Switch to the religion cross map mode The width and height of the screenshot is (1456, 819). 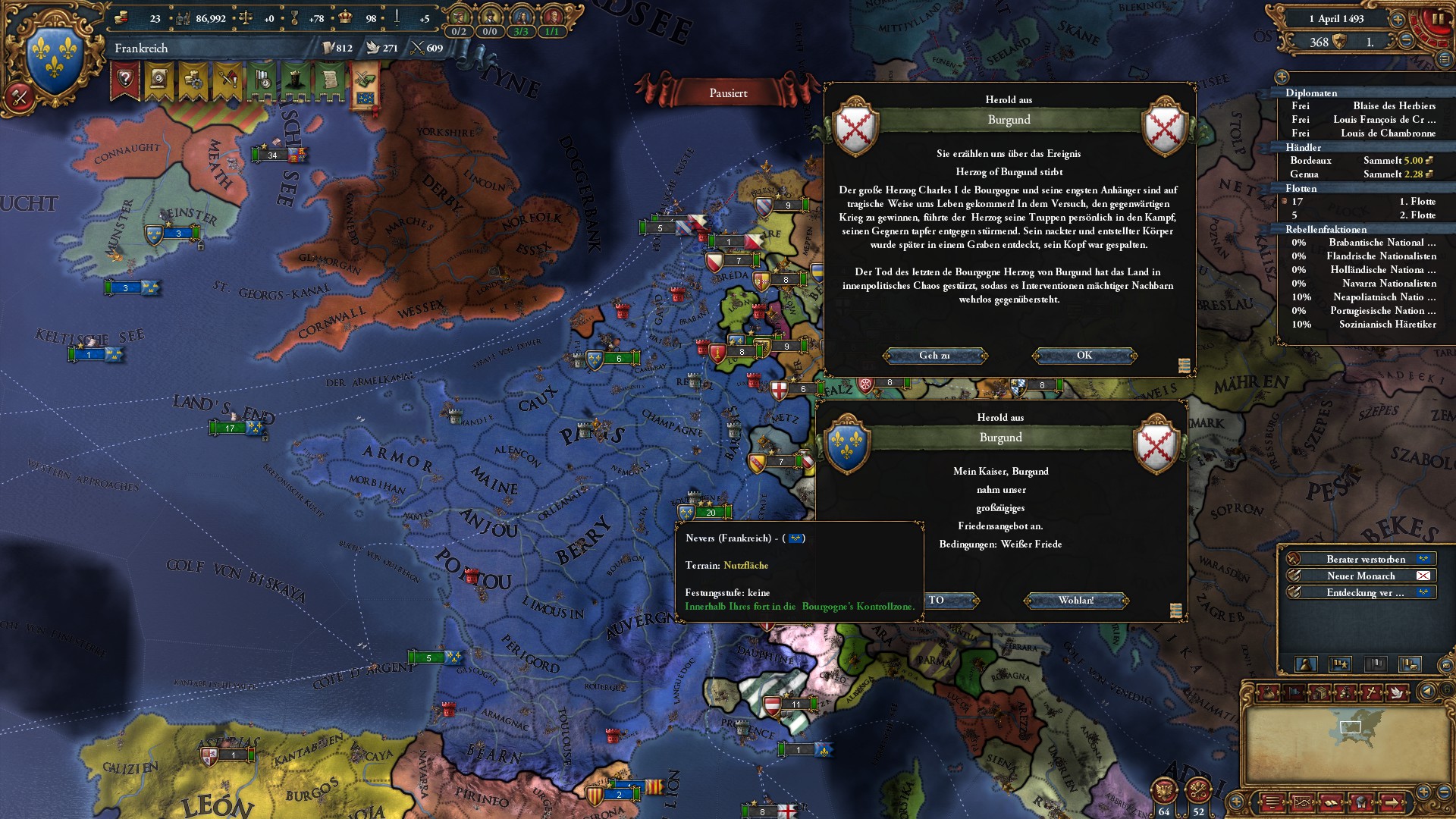1371,692
